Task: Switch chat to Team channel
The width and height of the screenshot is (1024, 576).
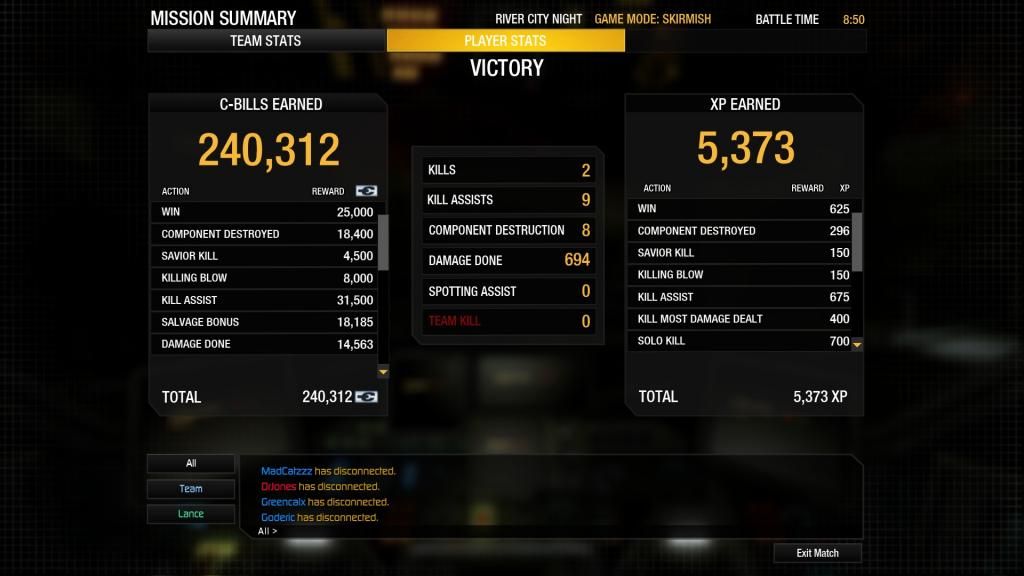Action: click(191, 489)
